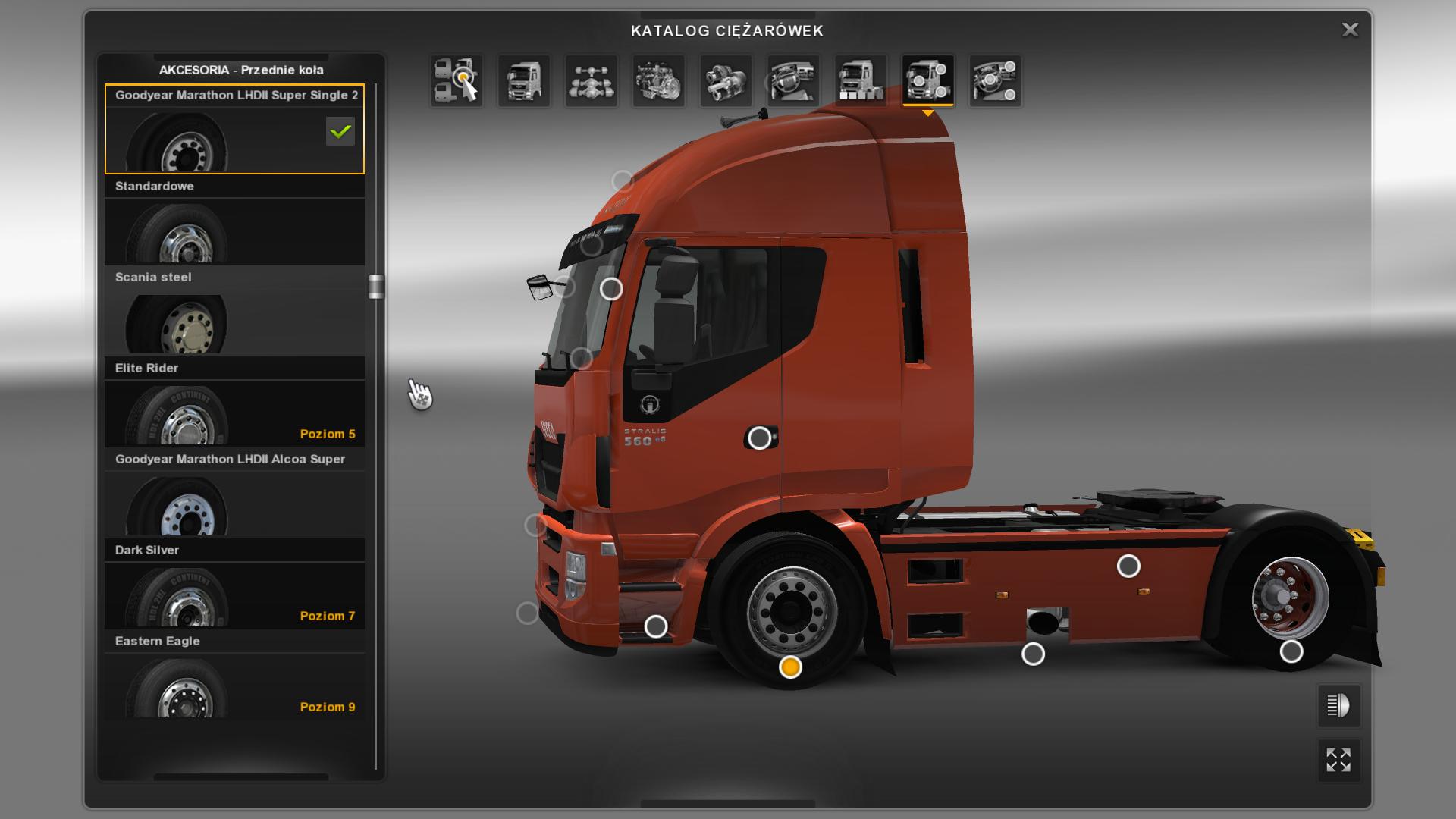
Task: Click the green checkmark on the selected wheel
Action: 340,132
